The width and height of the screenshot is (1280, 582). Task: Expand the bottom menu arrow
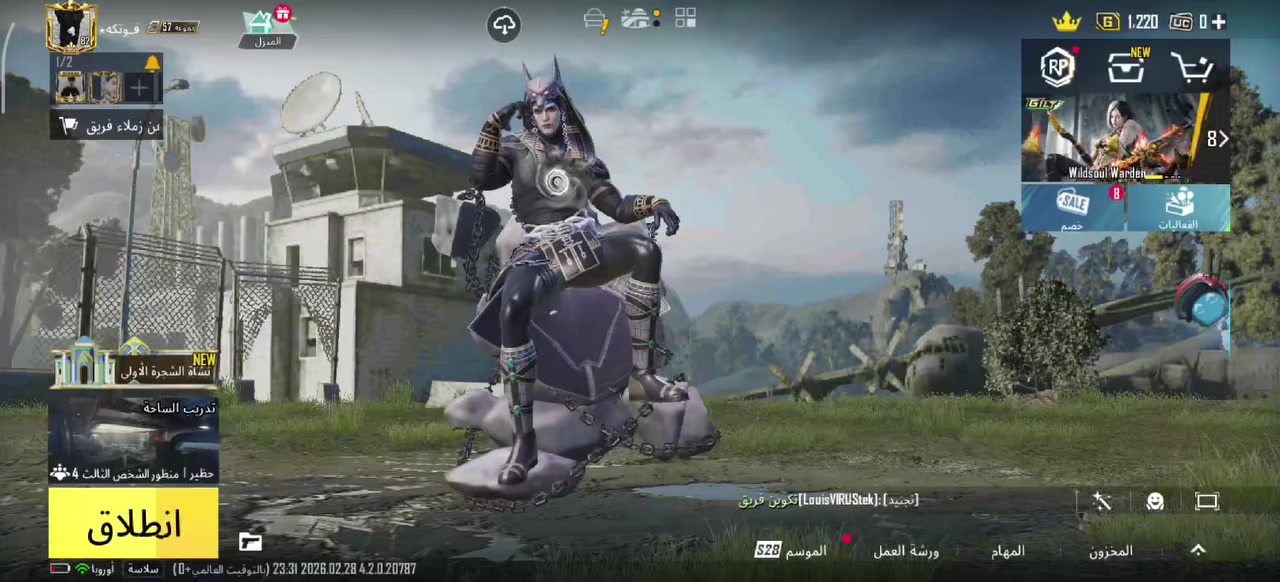click(x=1198, y=550)
